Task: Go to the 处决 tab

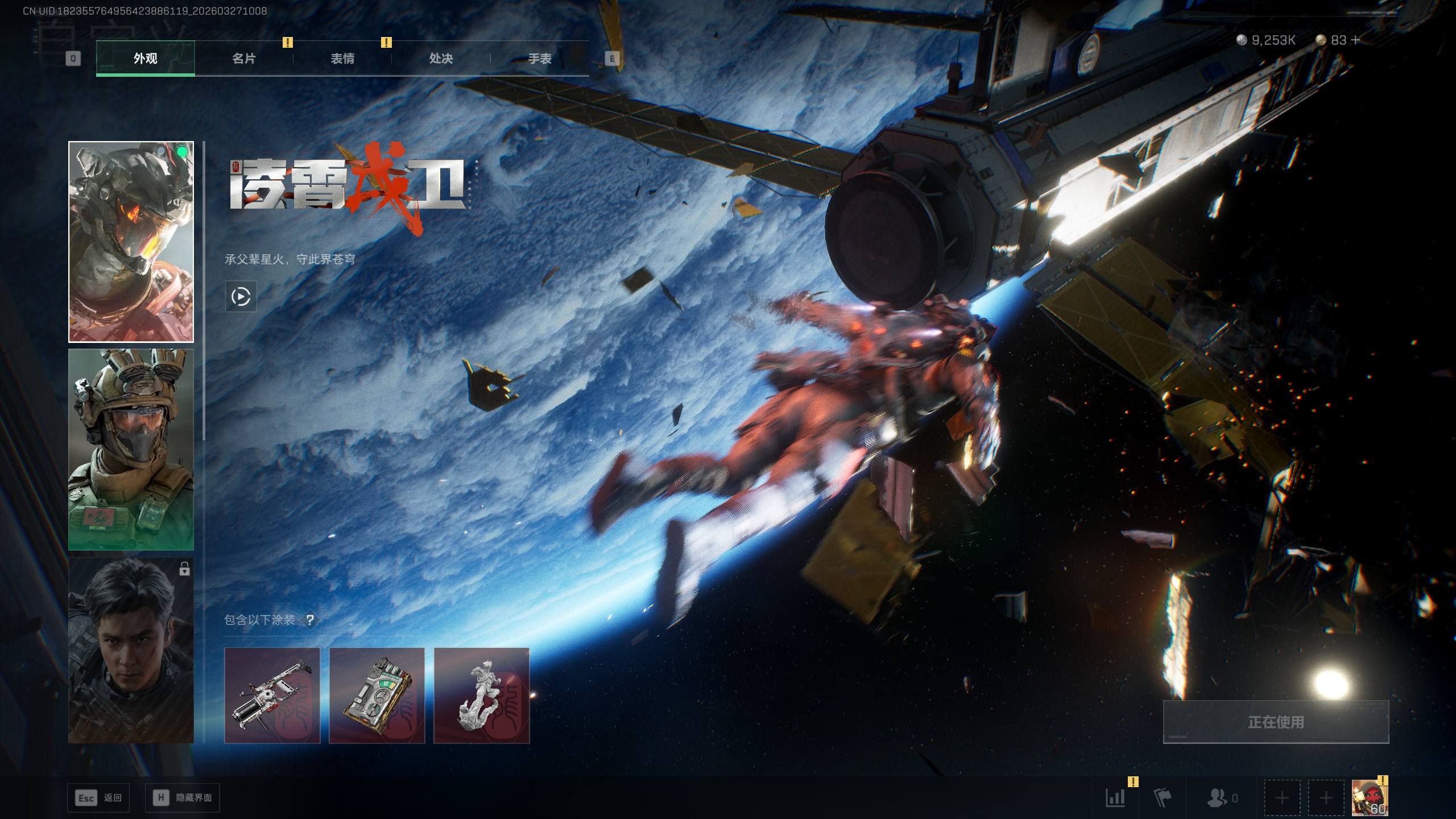Action: tap(441, 58)
